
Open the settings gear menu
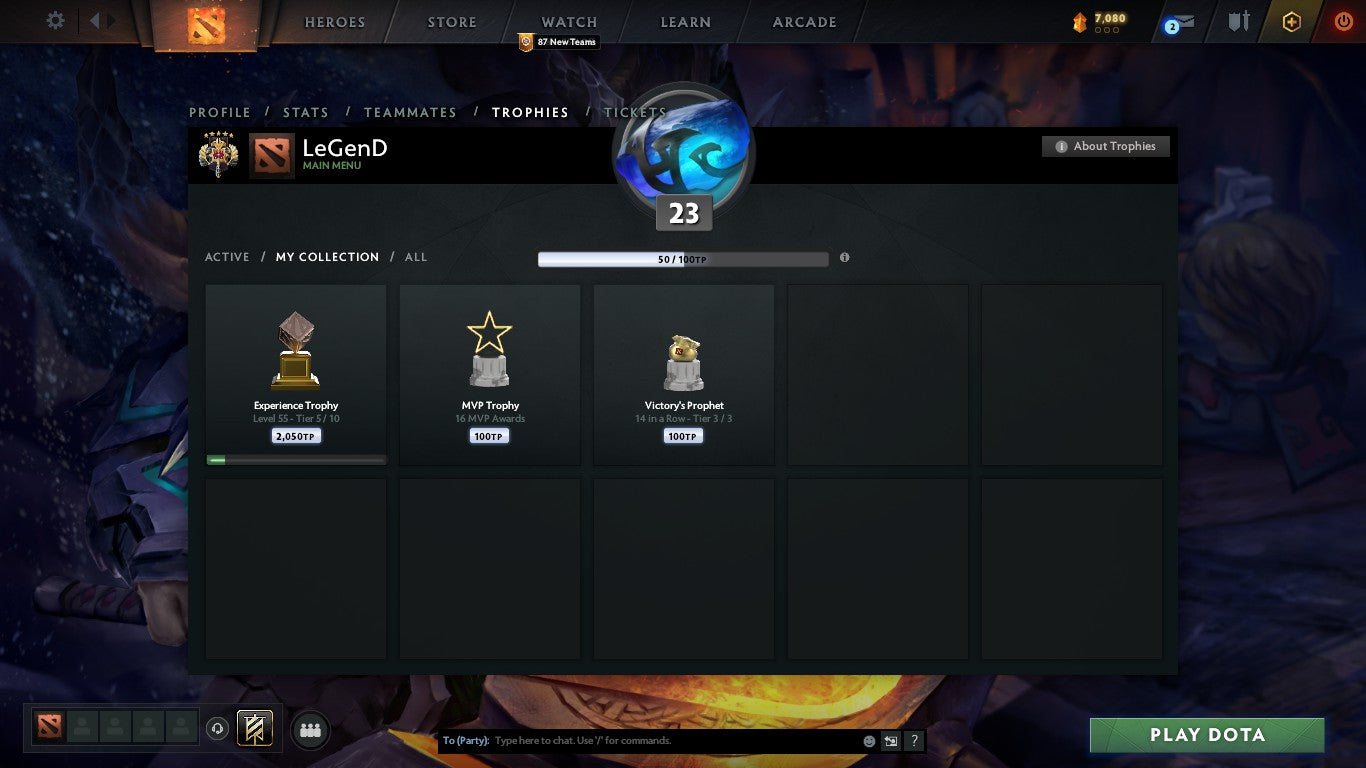click(x=55, y=20)
